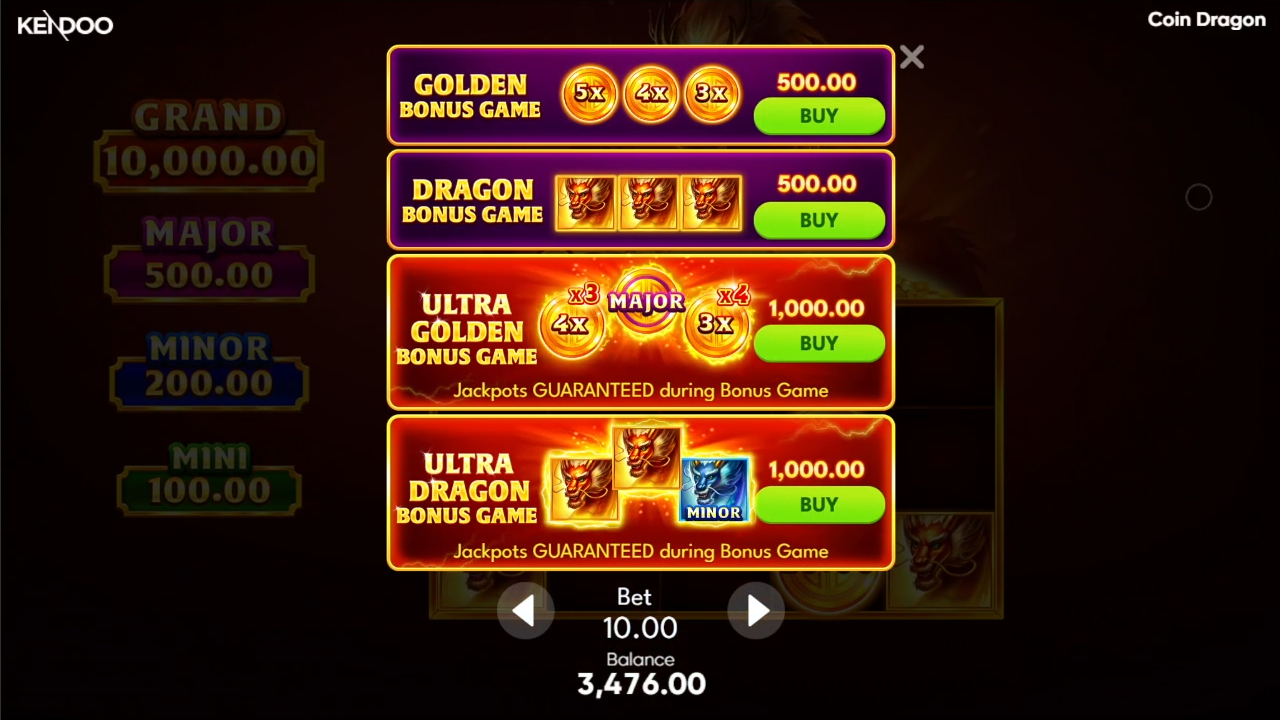Buy the Dragon Bonus Game
Viewport: 1280px width, 720px height.
tap(819, 221)
